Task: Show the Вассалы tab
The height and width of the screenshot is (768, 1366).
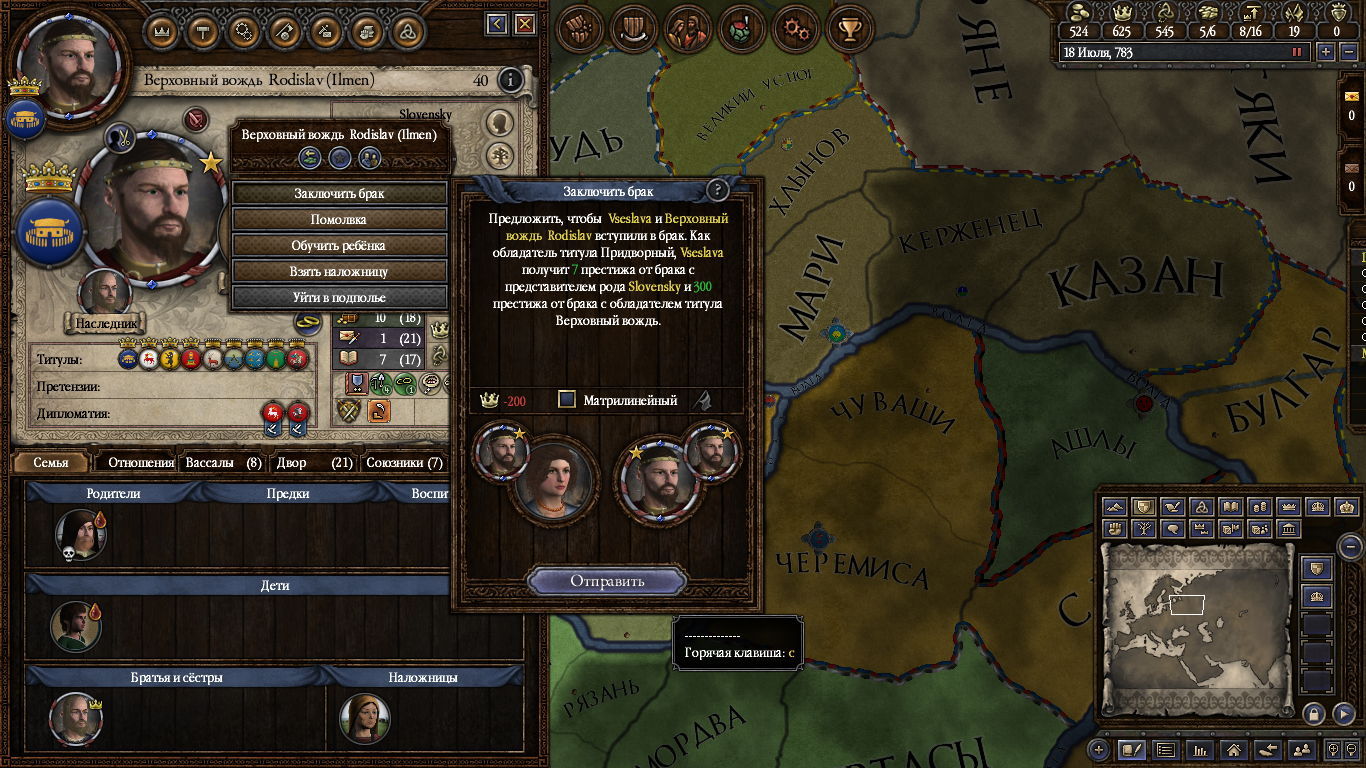Action: (224, 463)
